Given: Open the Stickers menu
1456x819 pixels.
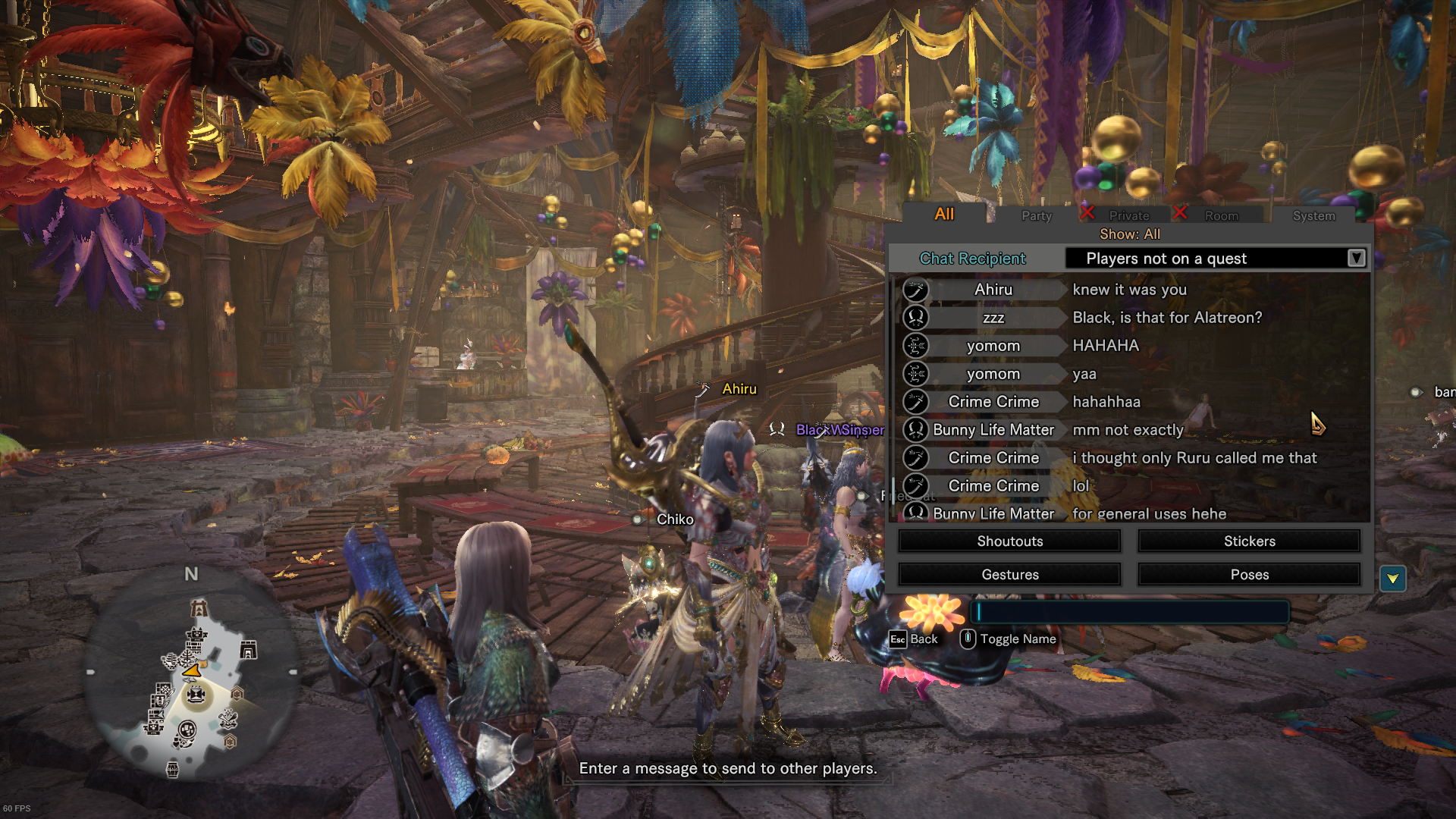Looking at the screenshot, I should (x=1249, y=541).
